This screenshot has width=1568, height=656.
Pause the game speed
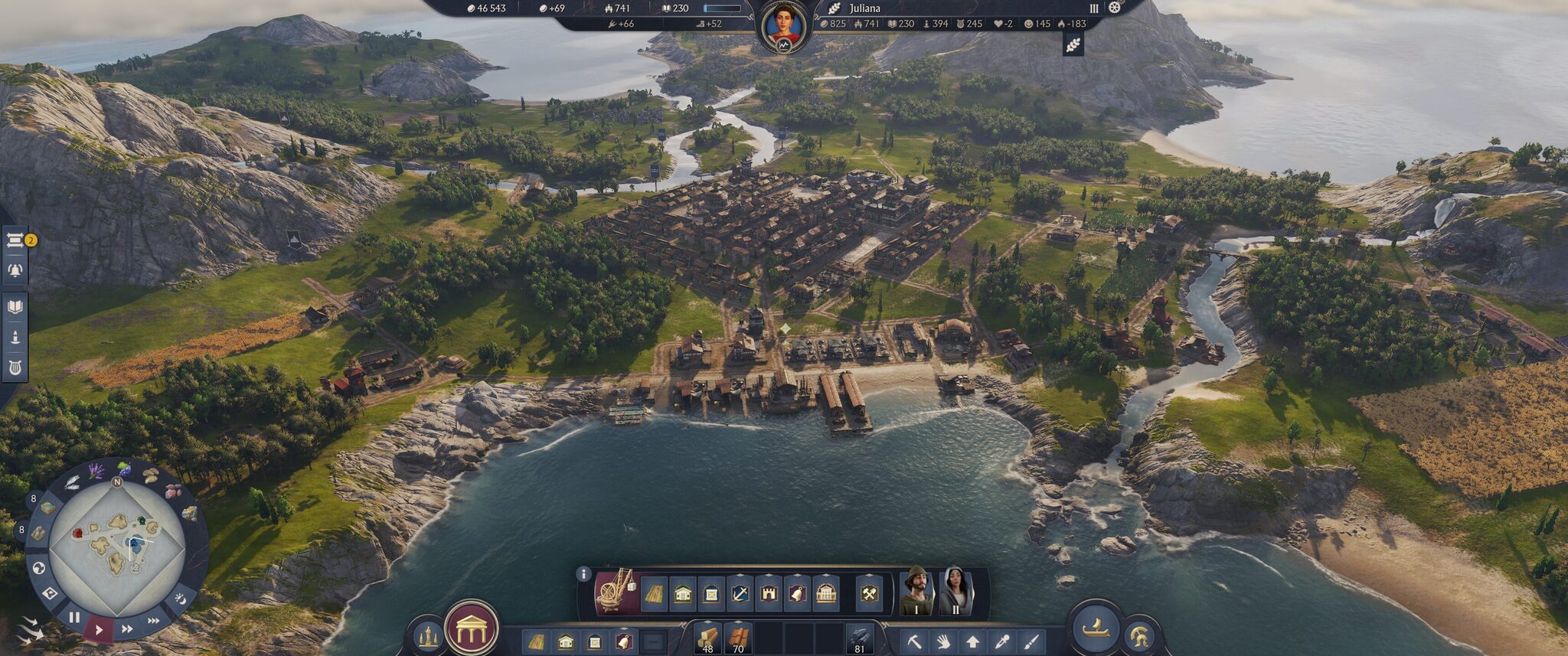click(74, 617)
